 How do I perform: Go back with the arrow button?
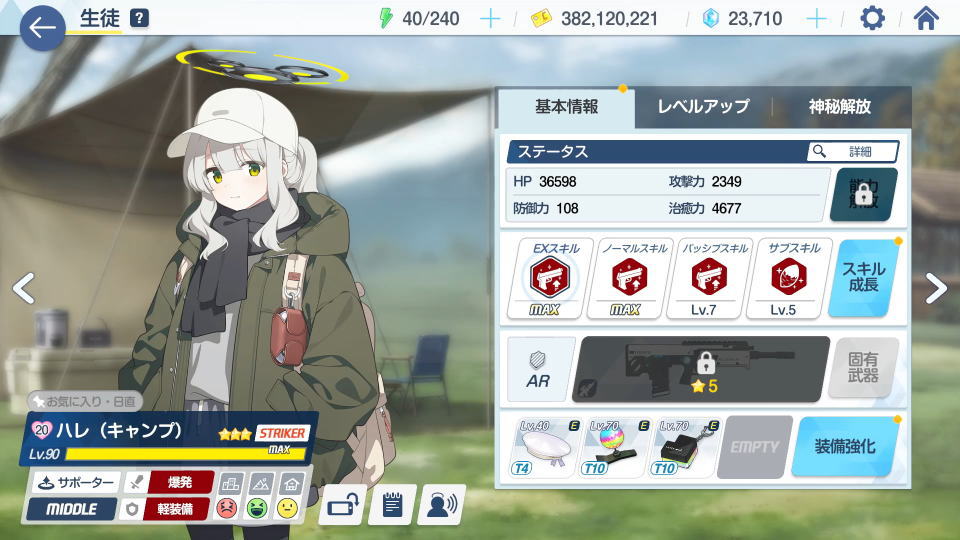41,27
